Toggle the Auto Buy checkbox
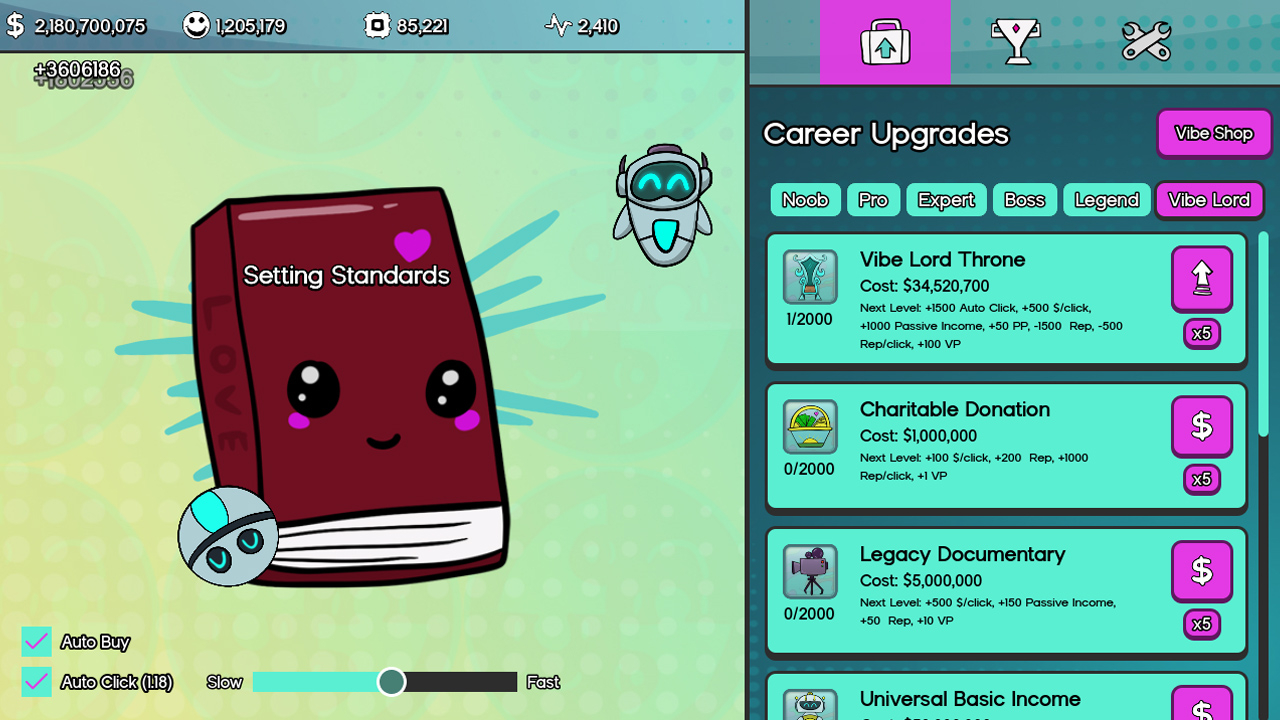Viewport: 1280px width, 720px height. pyautogui.click(x=37, y=642)
